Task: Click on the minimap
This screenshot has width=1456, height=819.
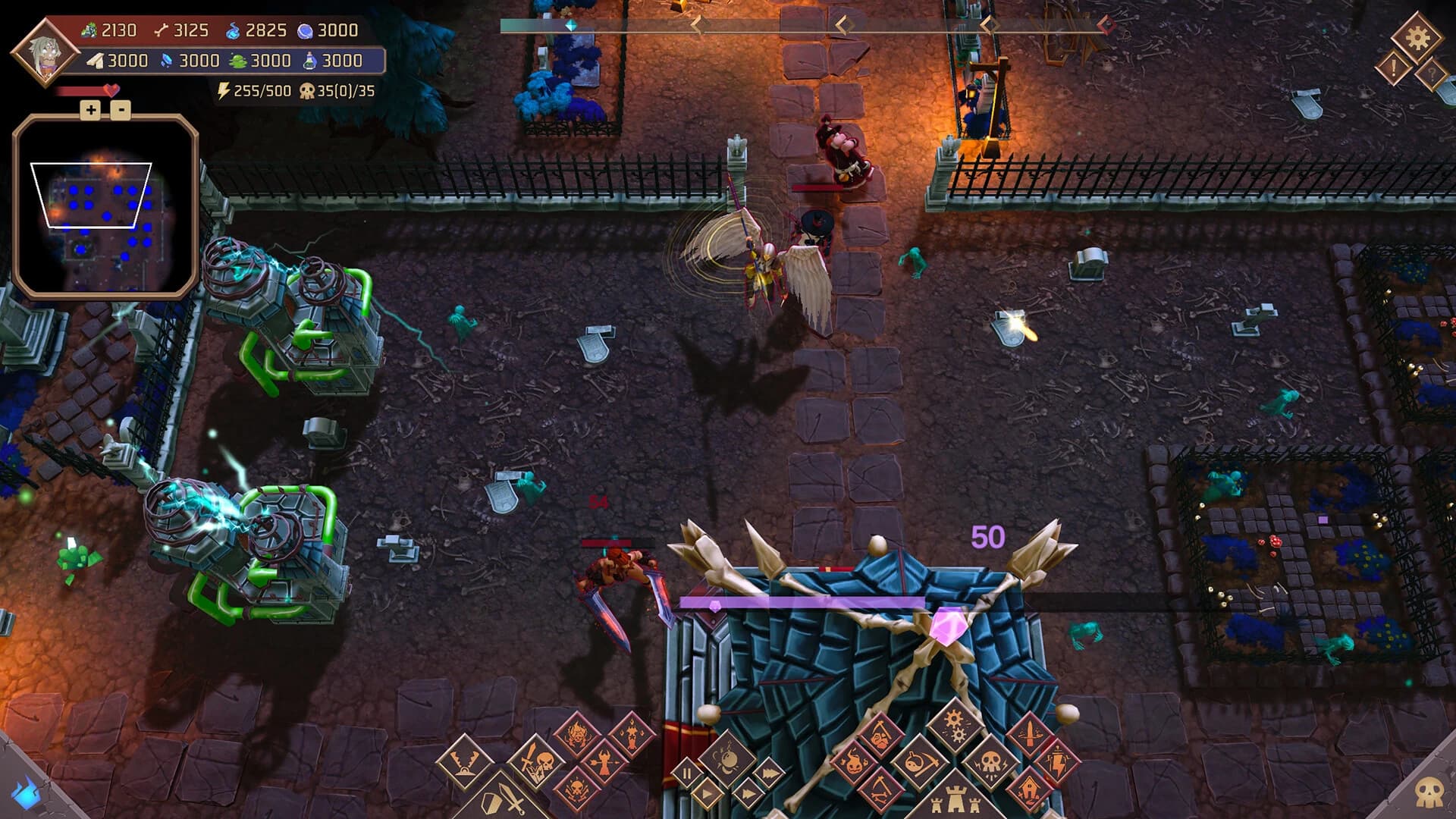Action: 105,205
